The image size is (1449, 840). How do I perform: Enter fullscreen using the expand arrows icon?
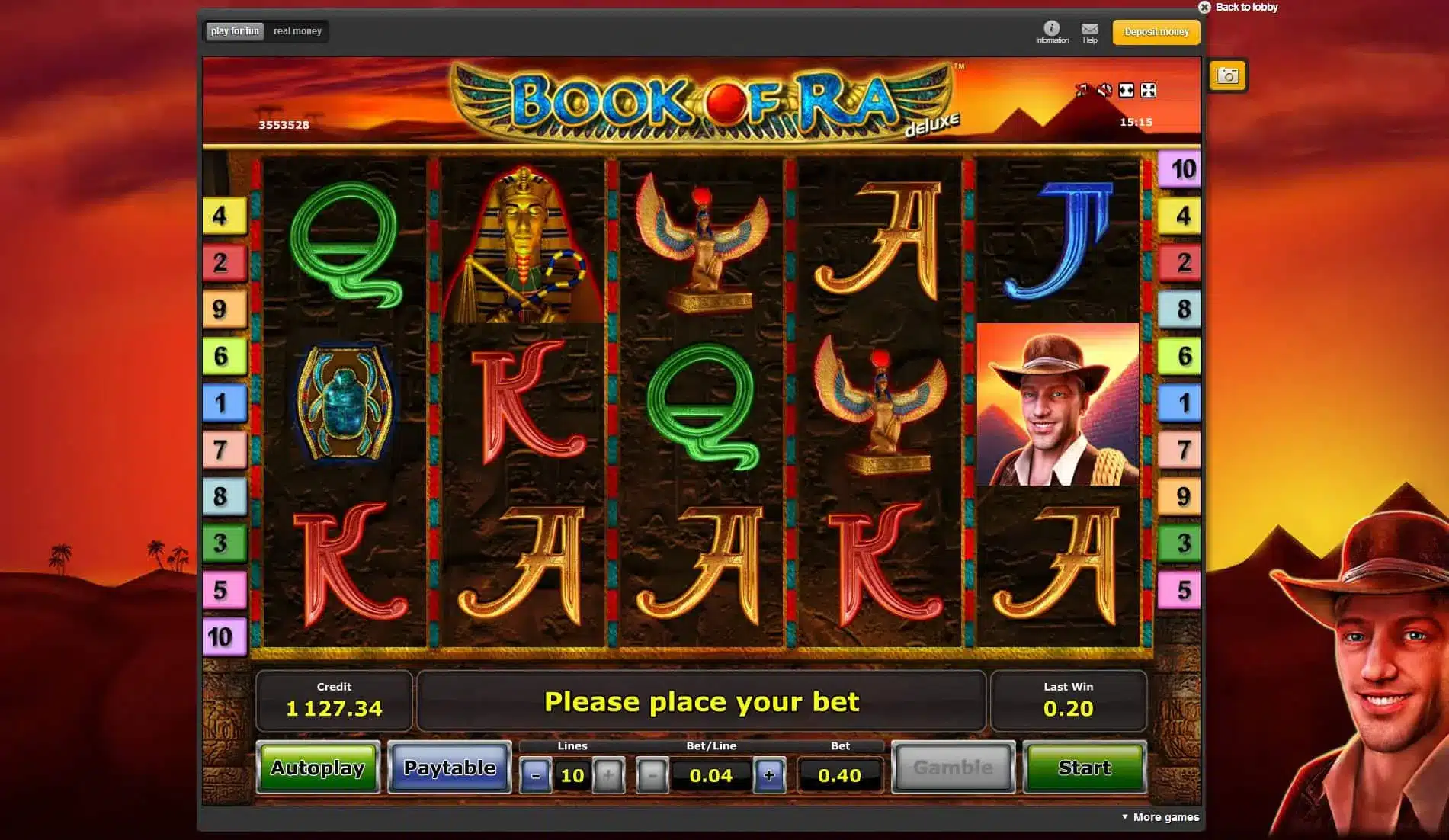pyautogui.click(x=1148, y=90)
